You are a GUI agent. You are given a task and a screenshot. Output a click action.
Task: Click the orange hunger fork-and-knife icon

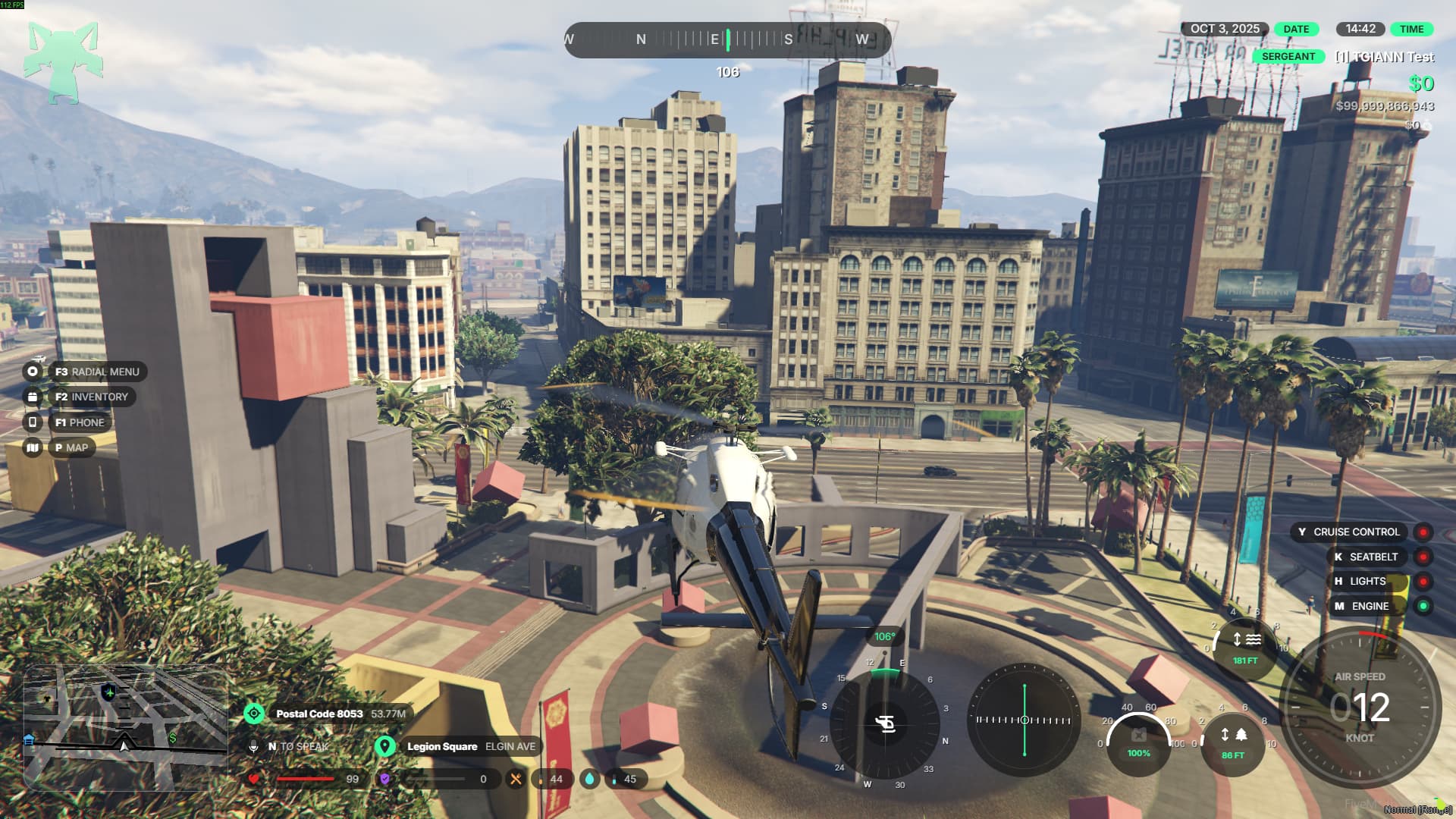tap(516, 779)
